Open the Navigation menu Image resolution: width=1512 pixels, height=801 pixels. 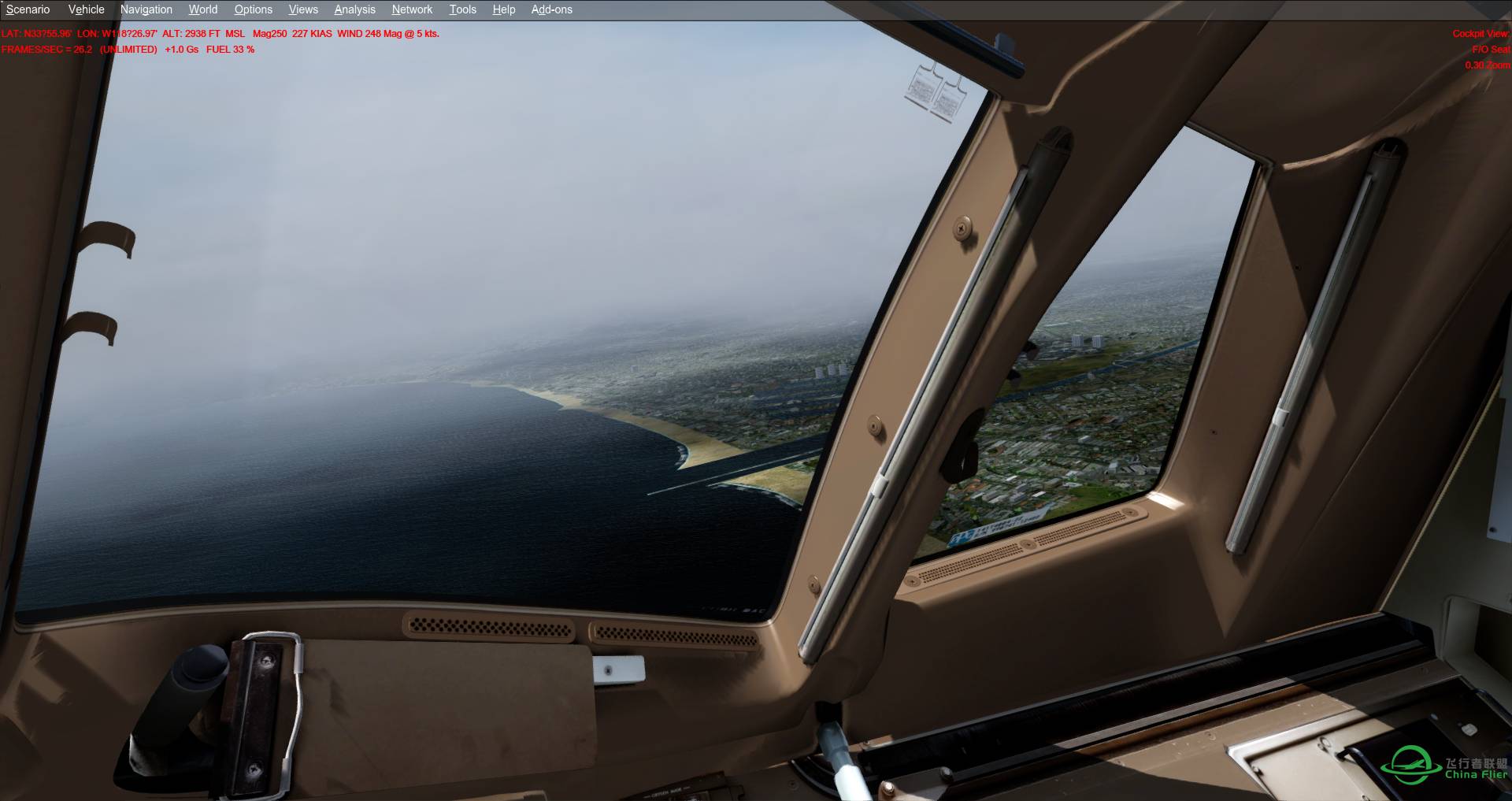(146, 9)
